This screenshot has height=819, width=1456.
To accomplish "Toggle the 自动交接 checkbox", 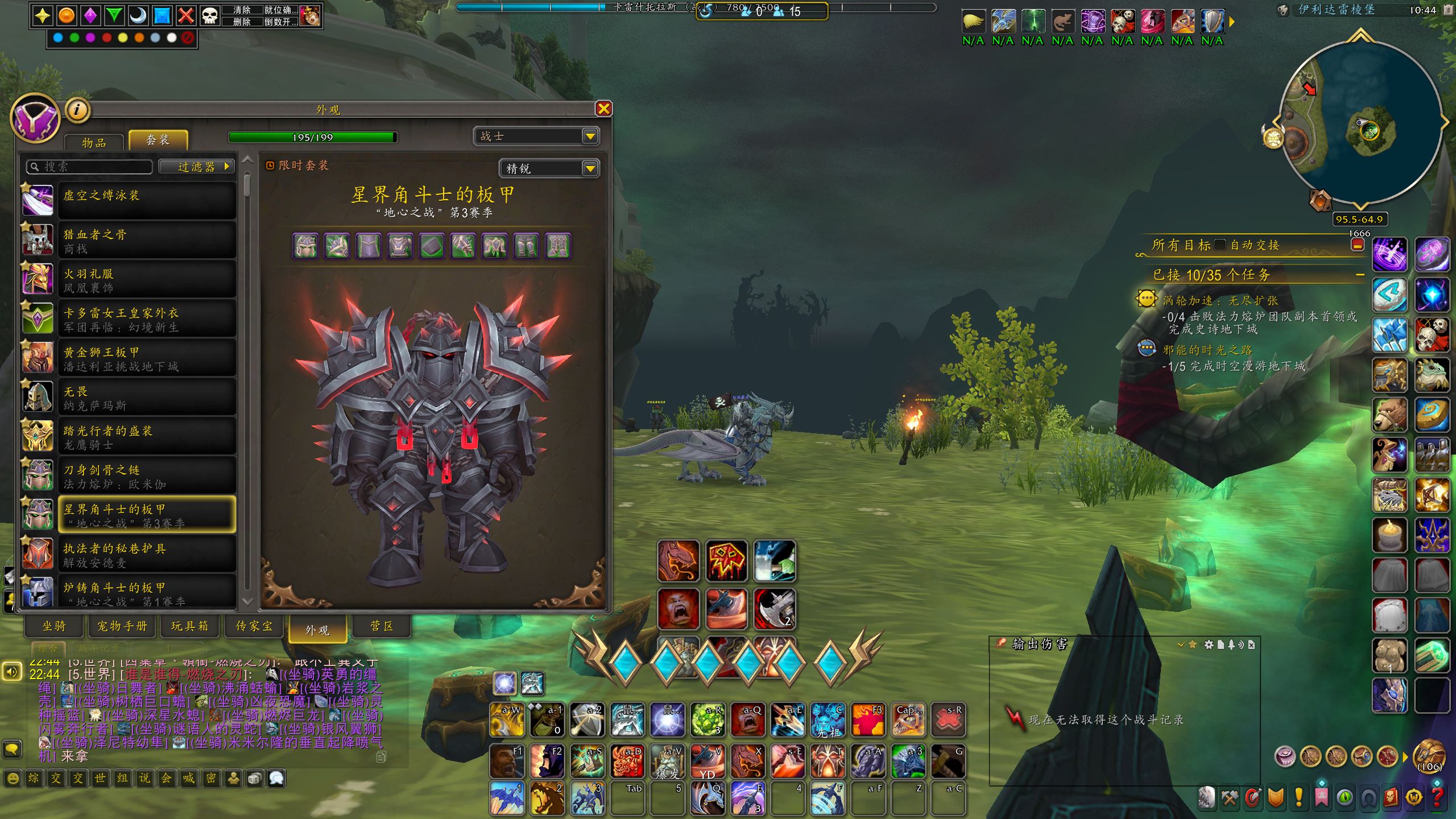I will [1219, 245].
